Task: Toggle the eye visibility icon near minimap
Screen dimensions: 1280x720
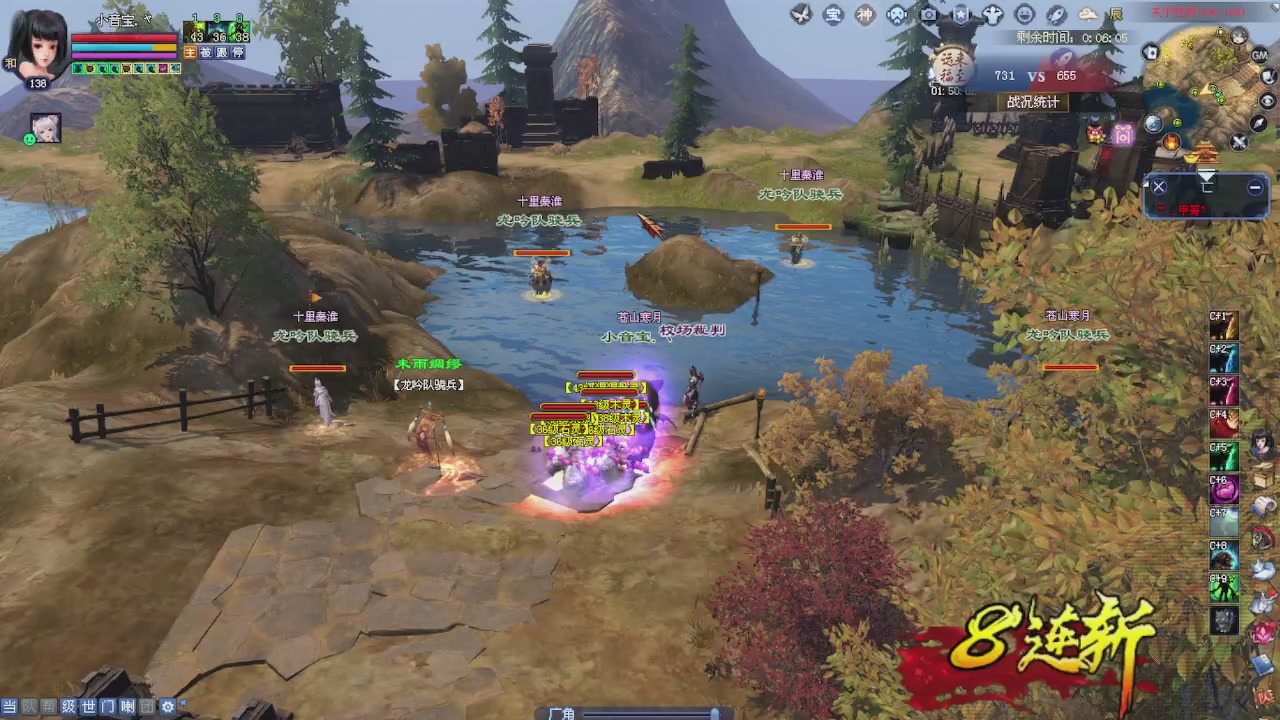Action: click(1268, 100)
